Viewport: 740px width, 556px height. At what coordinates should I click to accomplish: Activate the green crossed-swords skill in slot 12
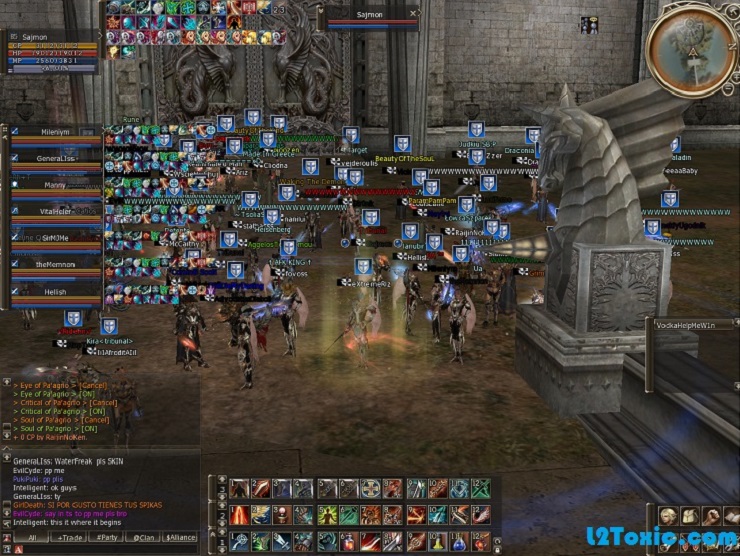[479, 489]
